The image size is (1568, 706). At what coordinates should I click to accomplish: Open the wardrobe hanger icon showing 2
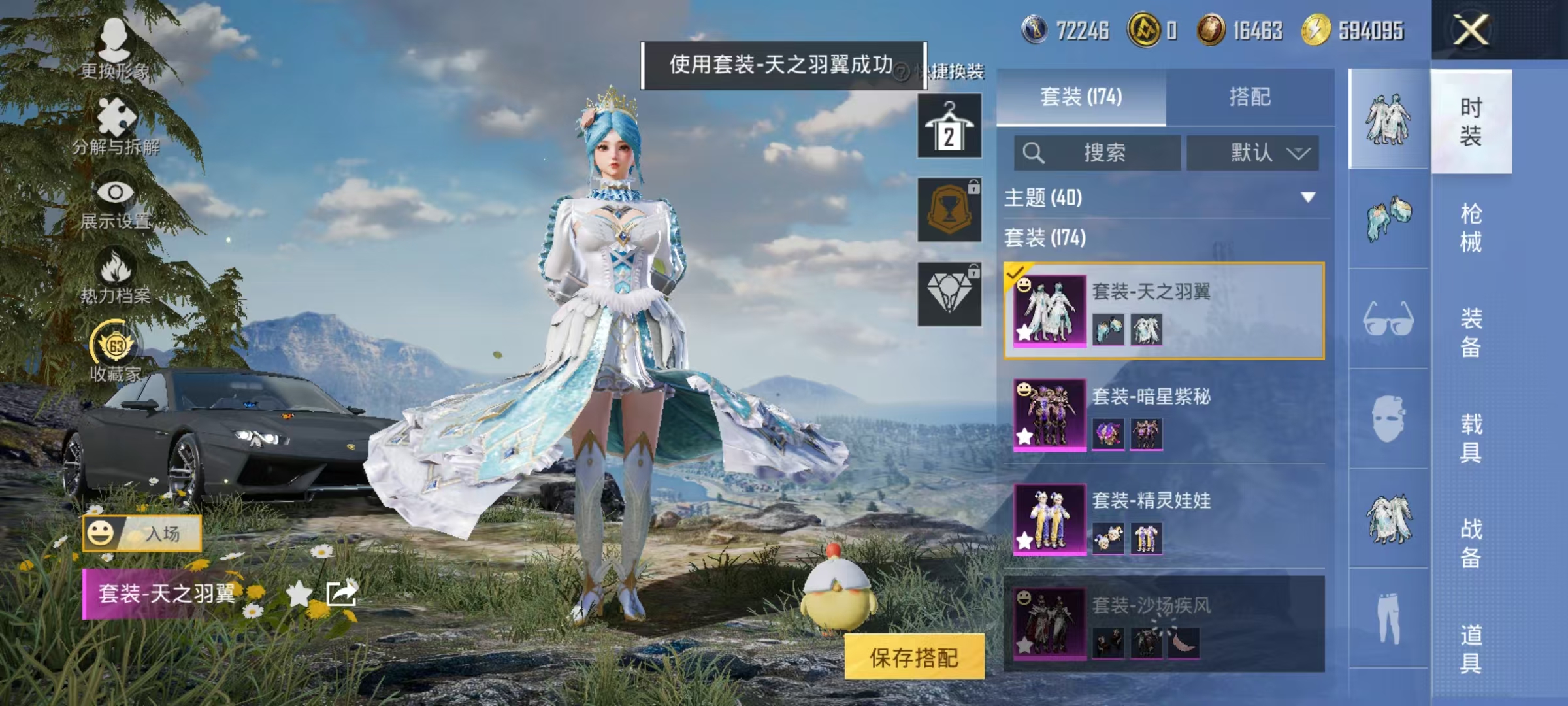click(x=949, y=124)
